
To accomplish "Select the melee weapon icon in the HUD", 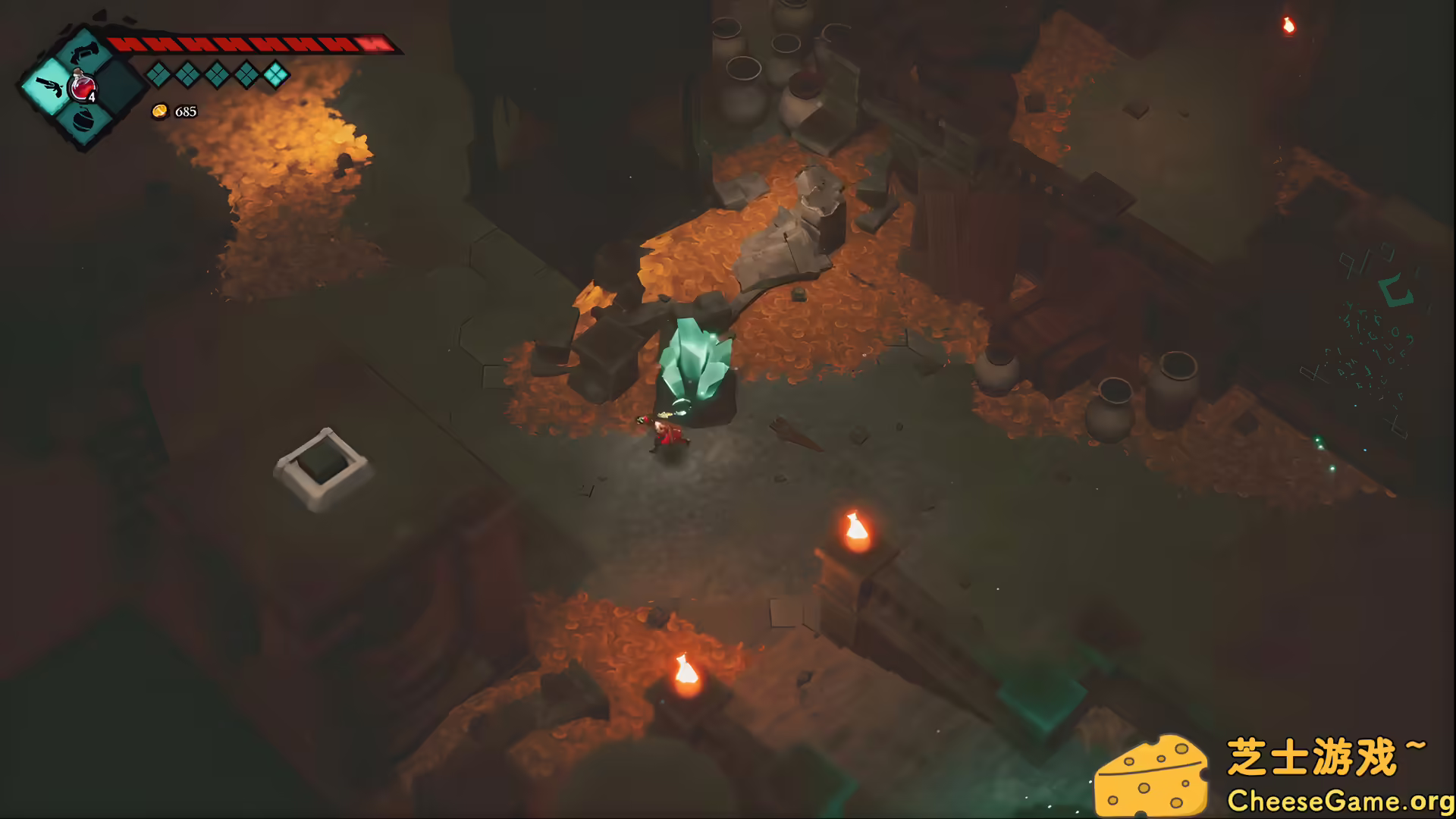I will tap(85, 51).
